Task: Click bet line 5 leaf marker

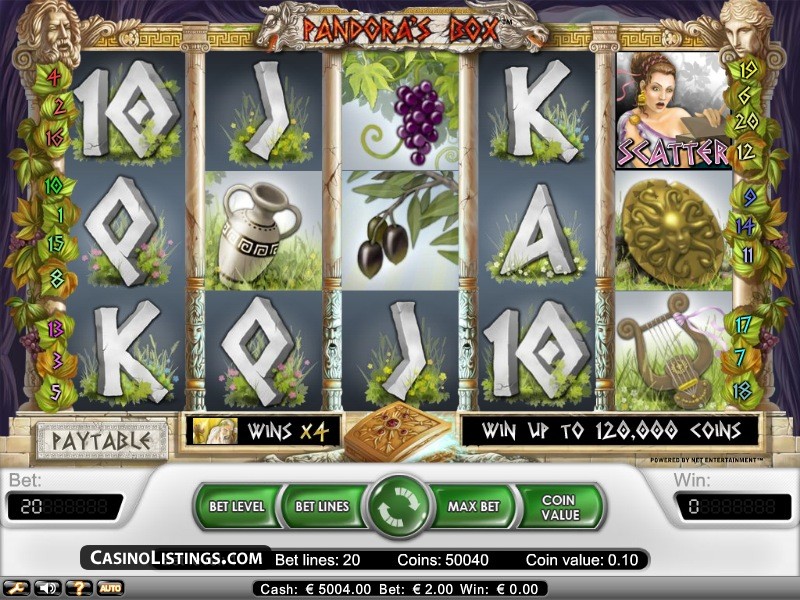Action: click(55, 390)
